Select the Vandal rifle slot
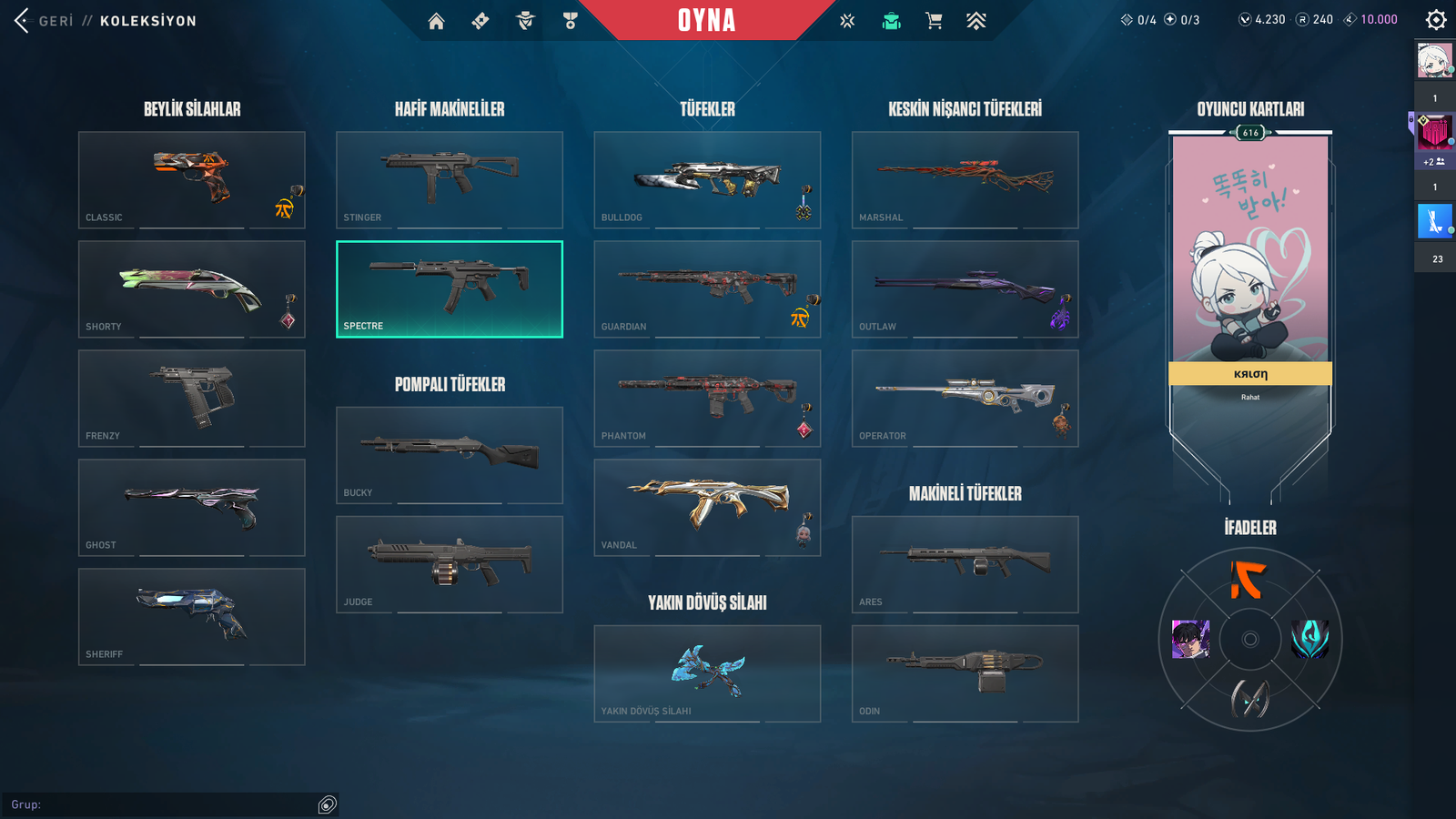This screenshot has height=819, width=1456. pos(707,507)
